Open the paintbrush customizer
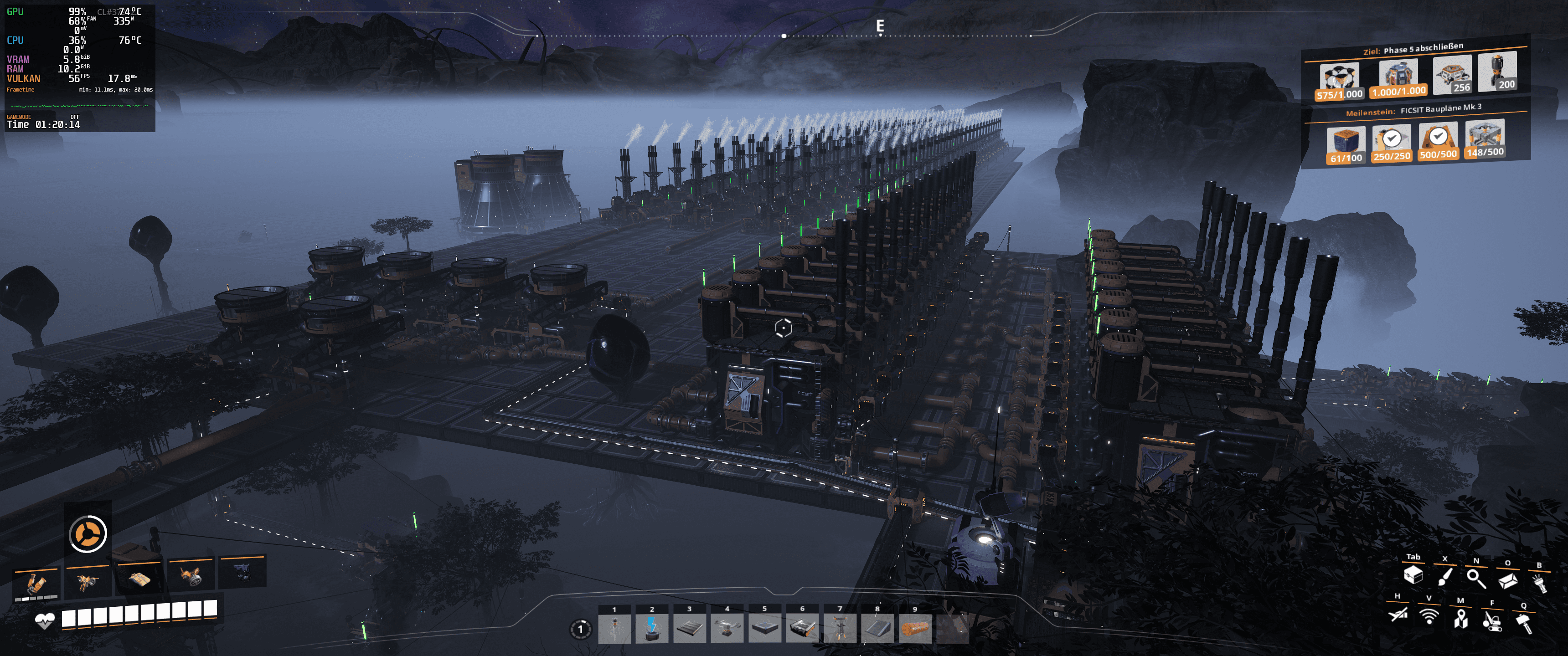Viewport: 1568px width, 656px height. pos(1444,576)
